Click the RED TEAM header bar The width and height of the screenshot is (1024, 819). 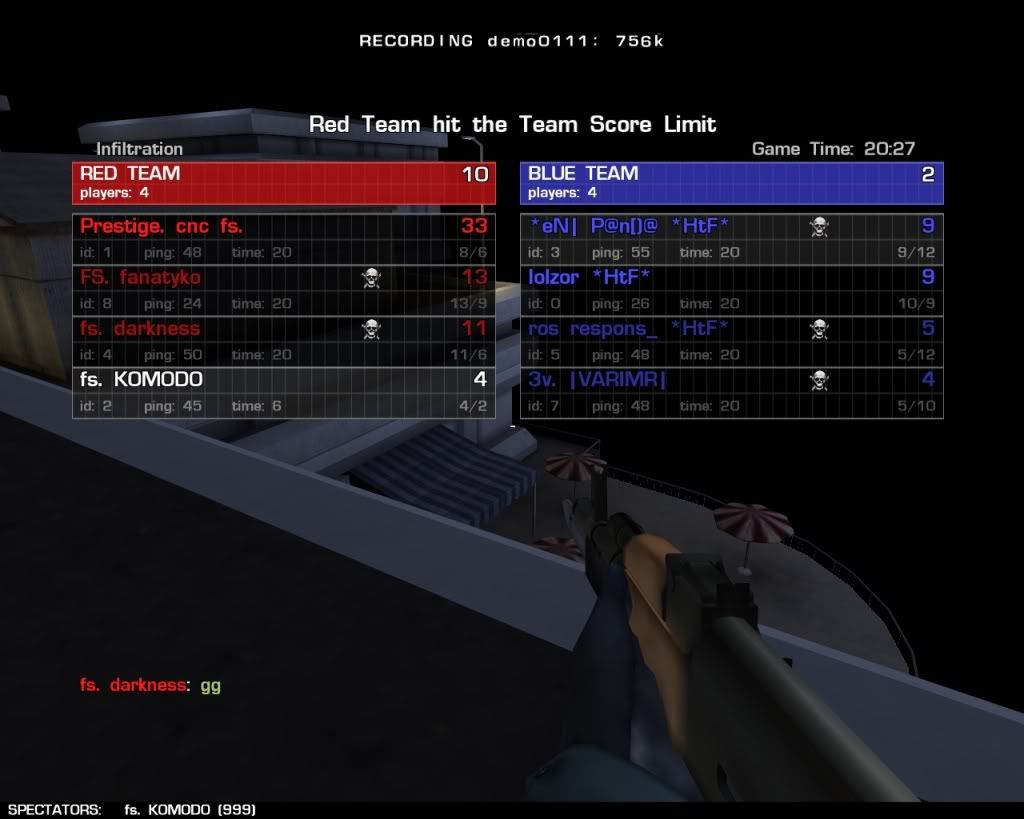point(283,182)
